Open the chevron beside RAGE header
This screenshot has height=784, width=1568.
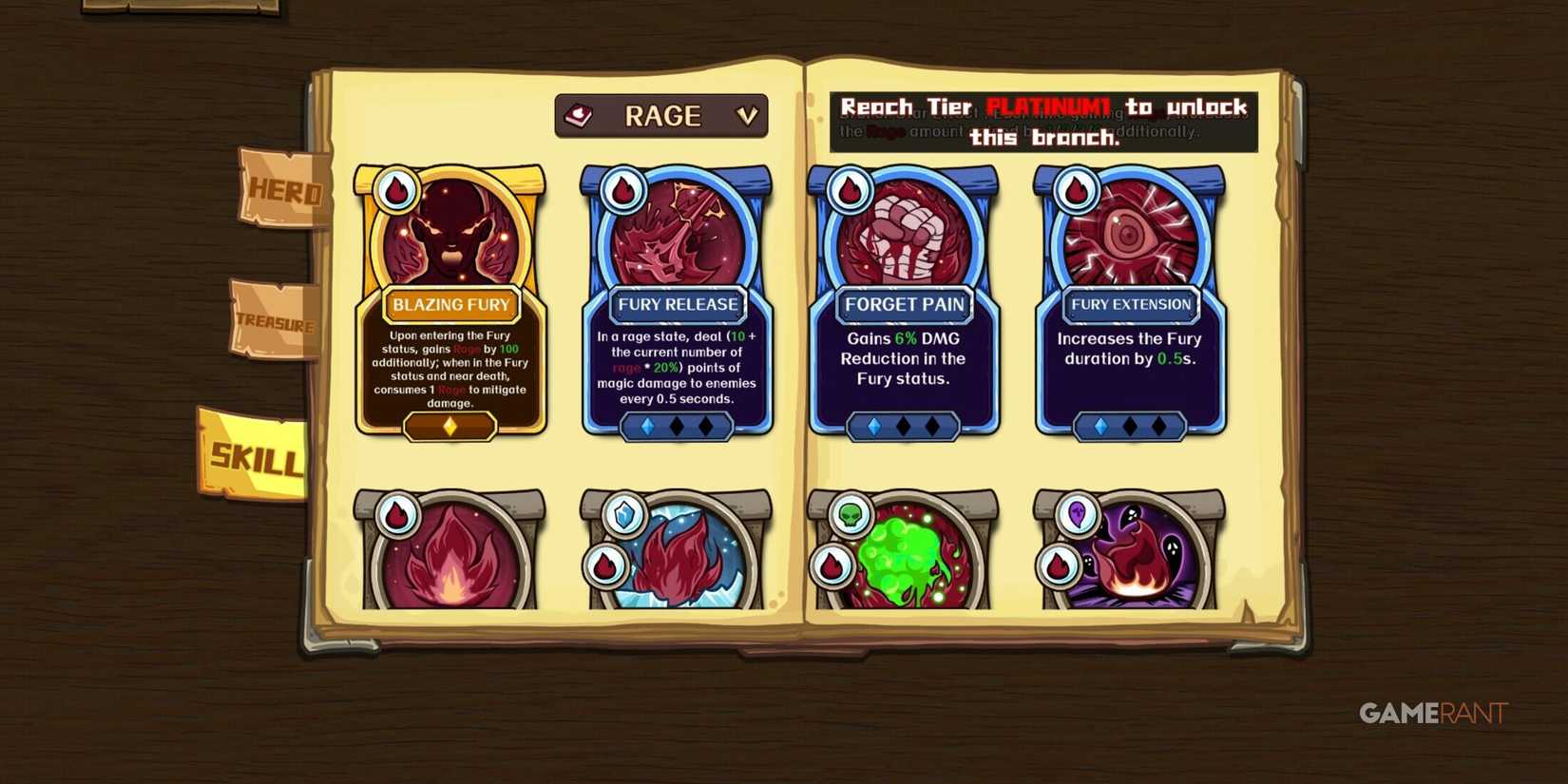[748, 115]
